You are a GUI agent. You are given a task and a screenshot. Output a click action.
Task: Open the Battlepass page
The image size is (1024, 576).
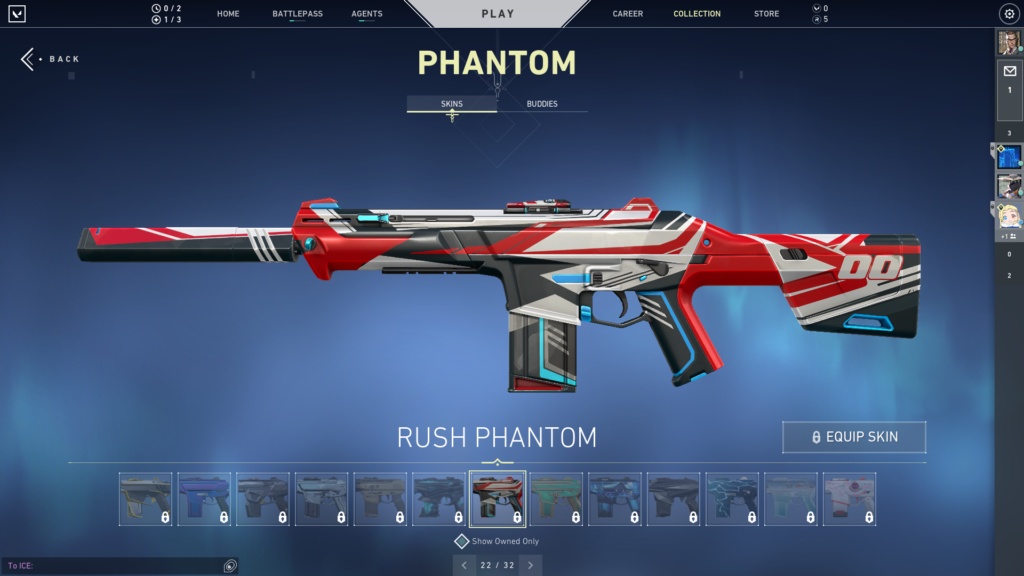(x=297, y=14)
